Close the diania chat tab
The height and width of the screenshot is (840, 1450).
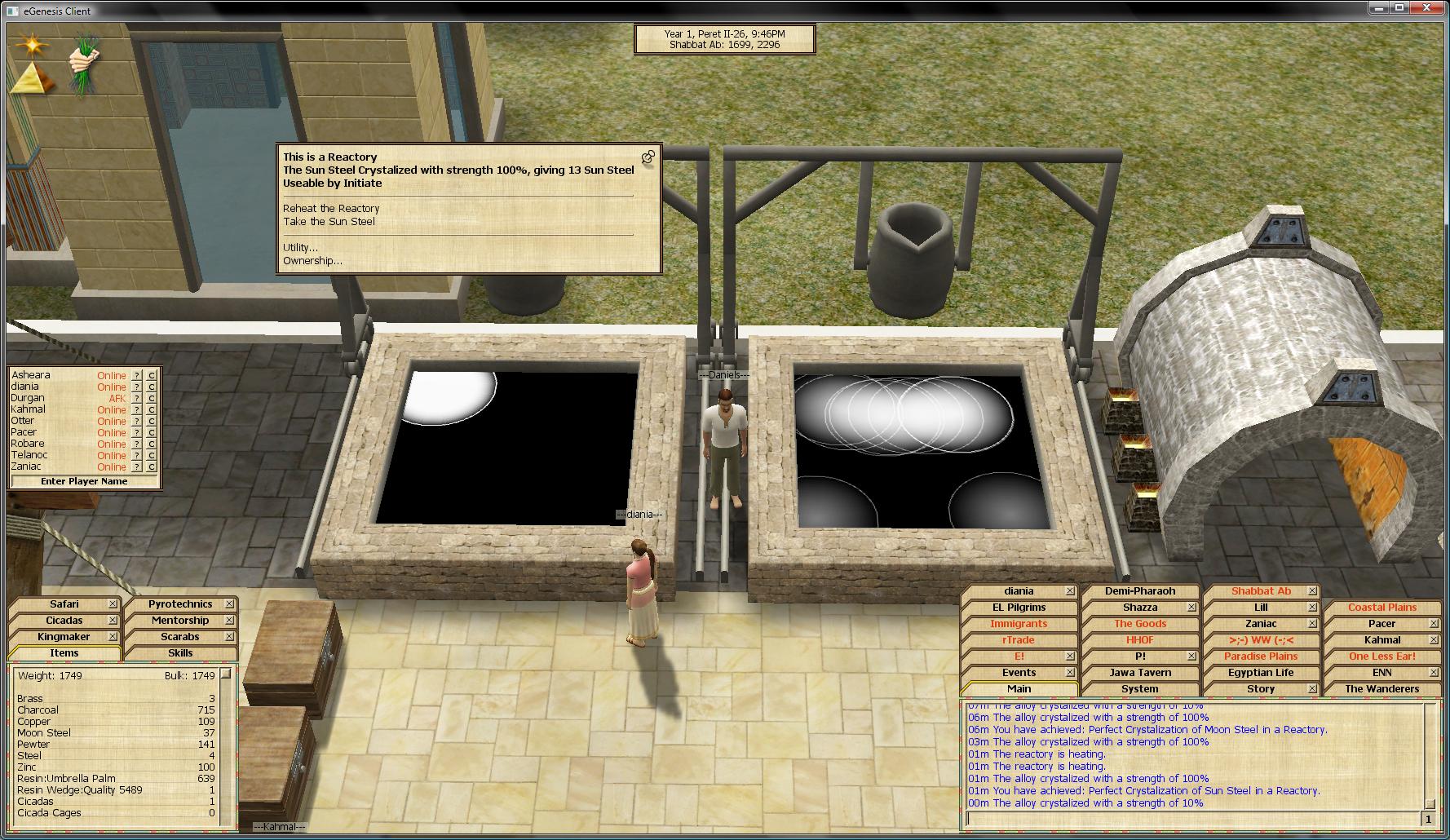[x=1070, y=591]
